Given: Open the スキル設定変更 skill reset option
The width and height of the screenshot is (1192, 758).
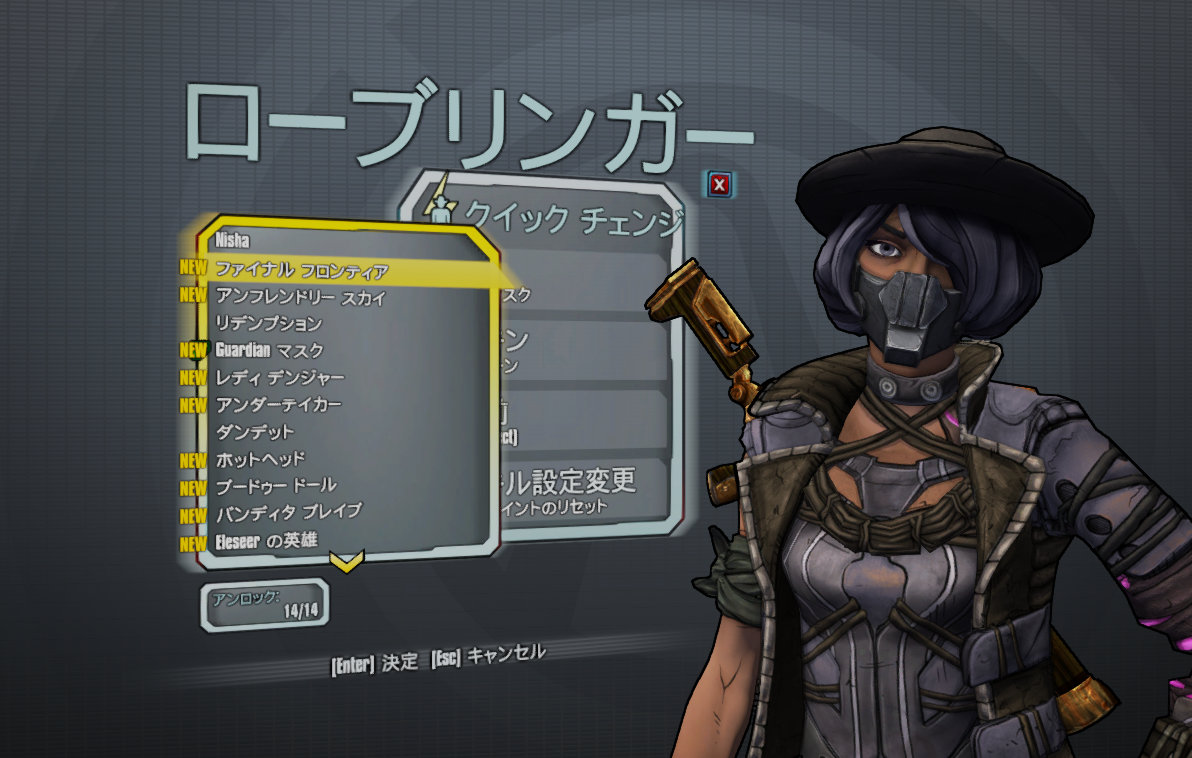Looking at the screenshot, I should [568, 488].
